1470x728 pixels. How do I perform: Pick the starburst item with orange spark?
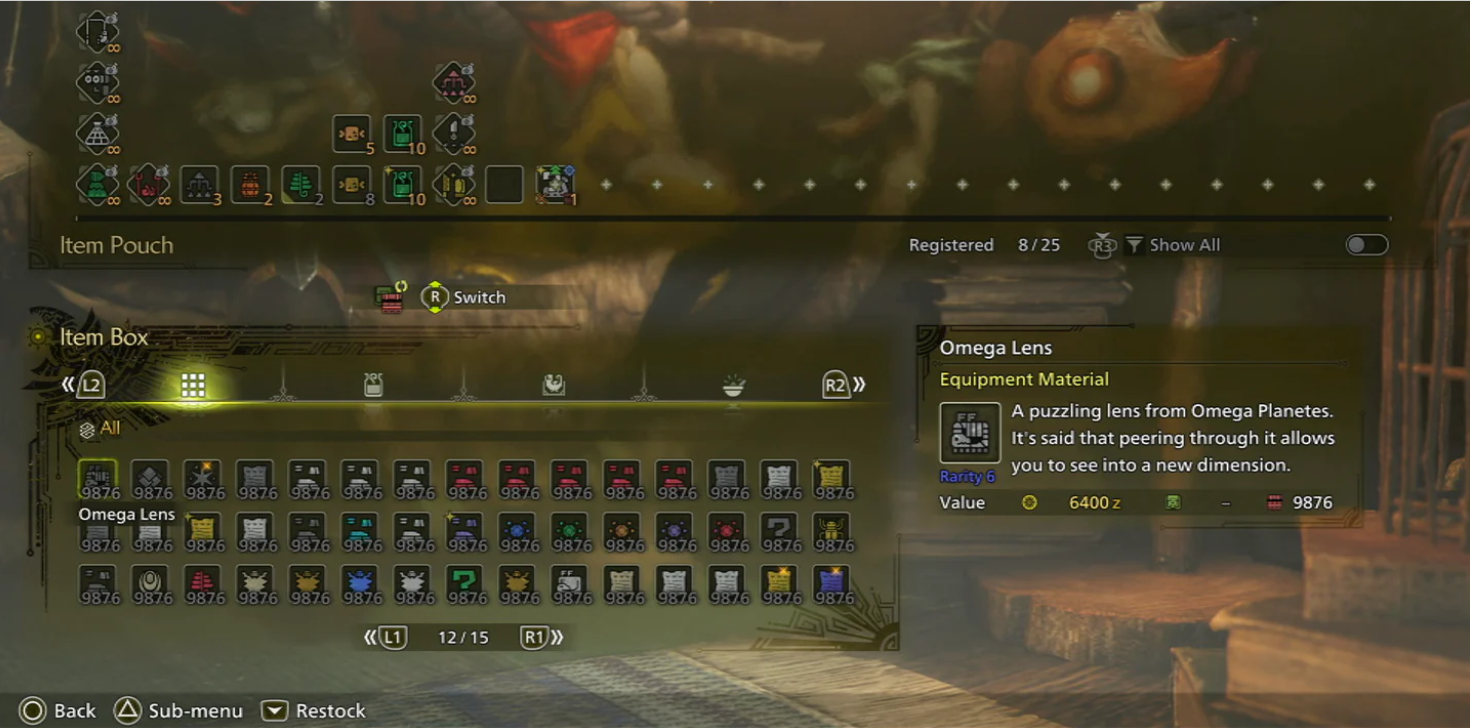204,479
